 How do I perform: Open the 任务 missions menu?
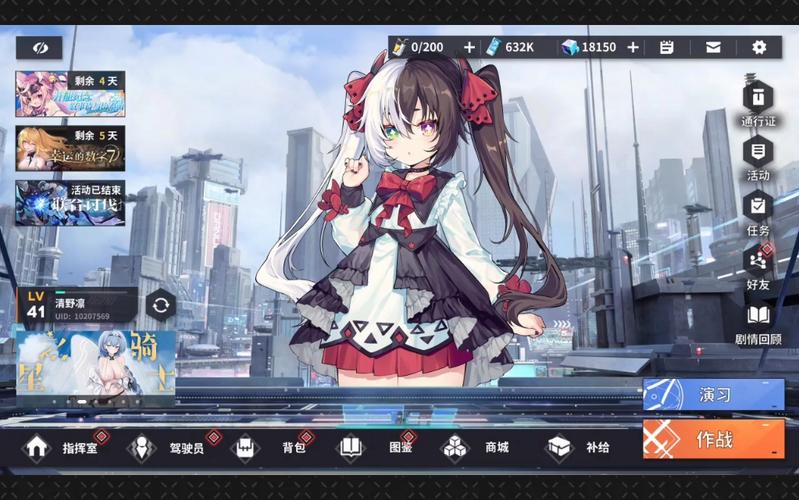point(758,209)
